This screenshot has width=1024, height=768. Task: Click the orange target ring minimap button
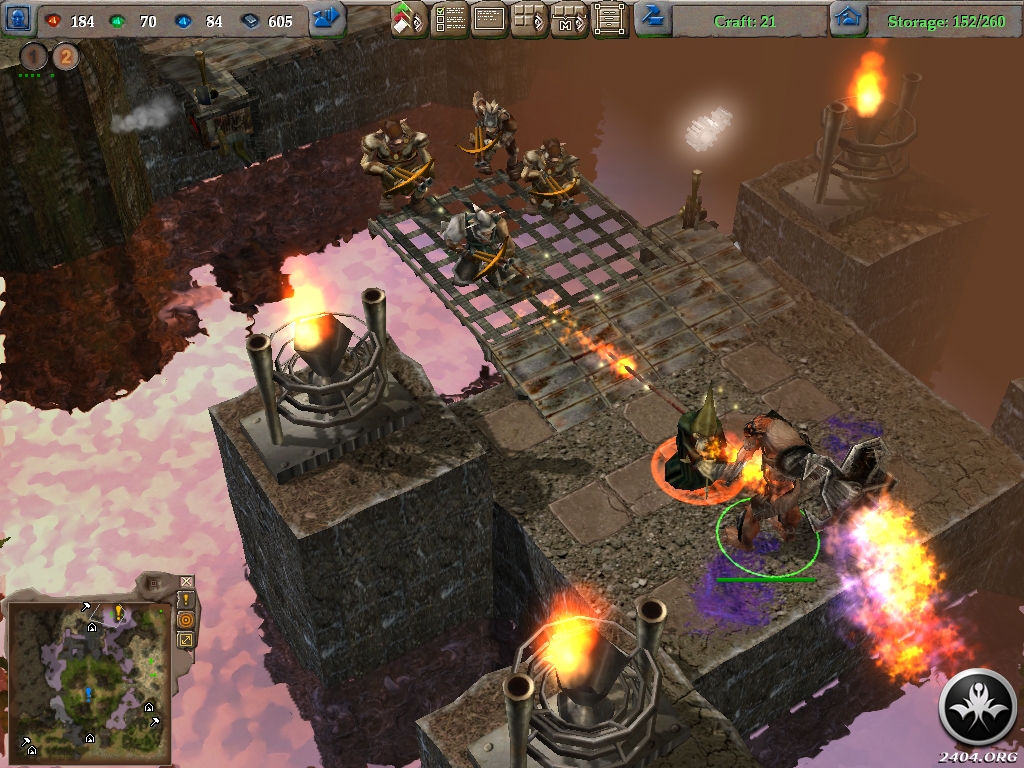pyautogui.click(x=186, y=619)
